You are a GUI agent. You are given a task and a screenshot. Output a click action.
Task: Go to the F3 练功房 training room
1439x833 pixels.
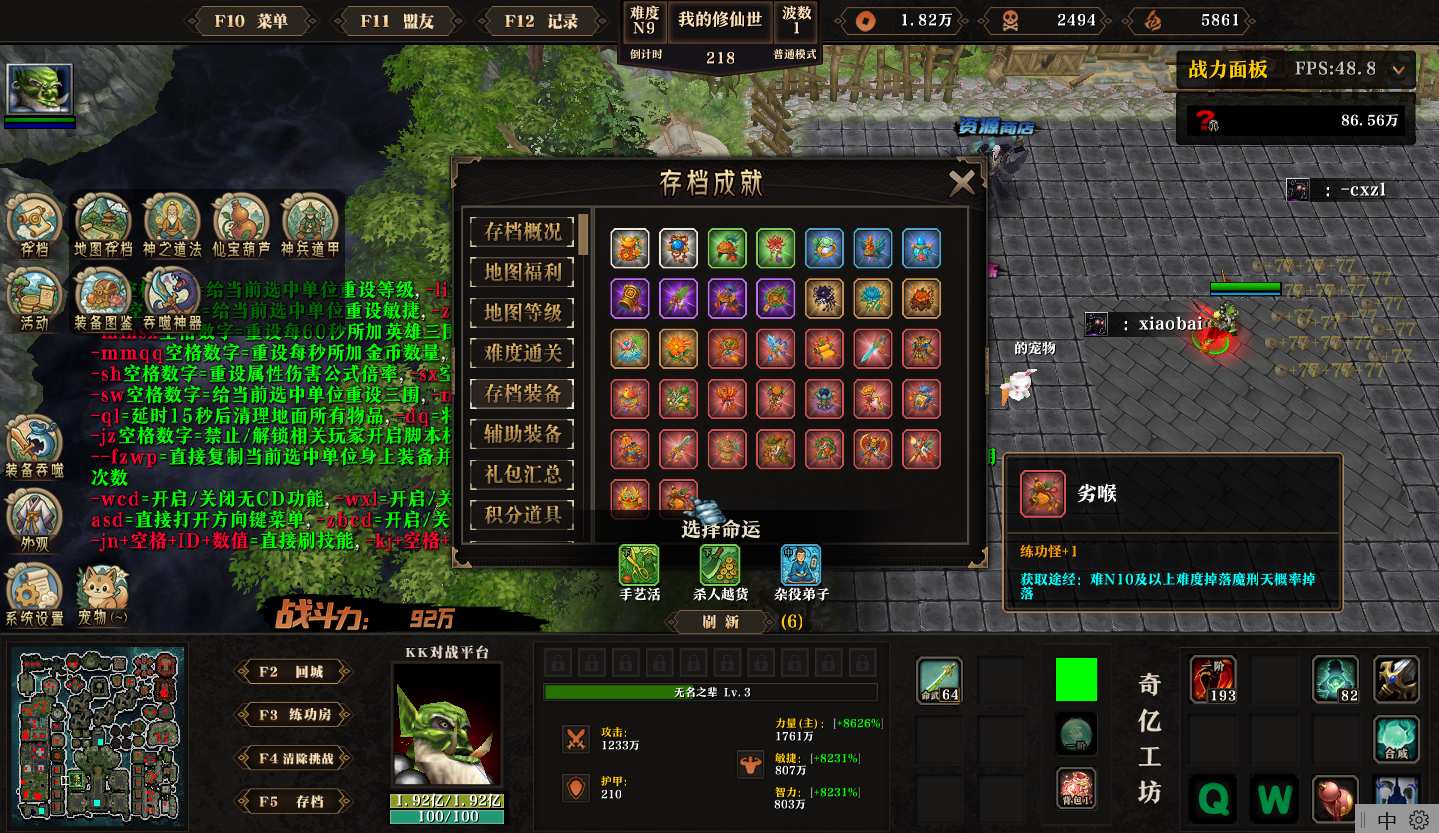[294, 715]
